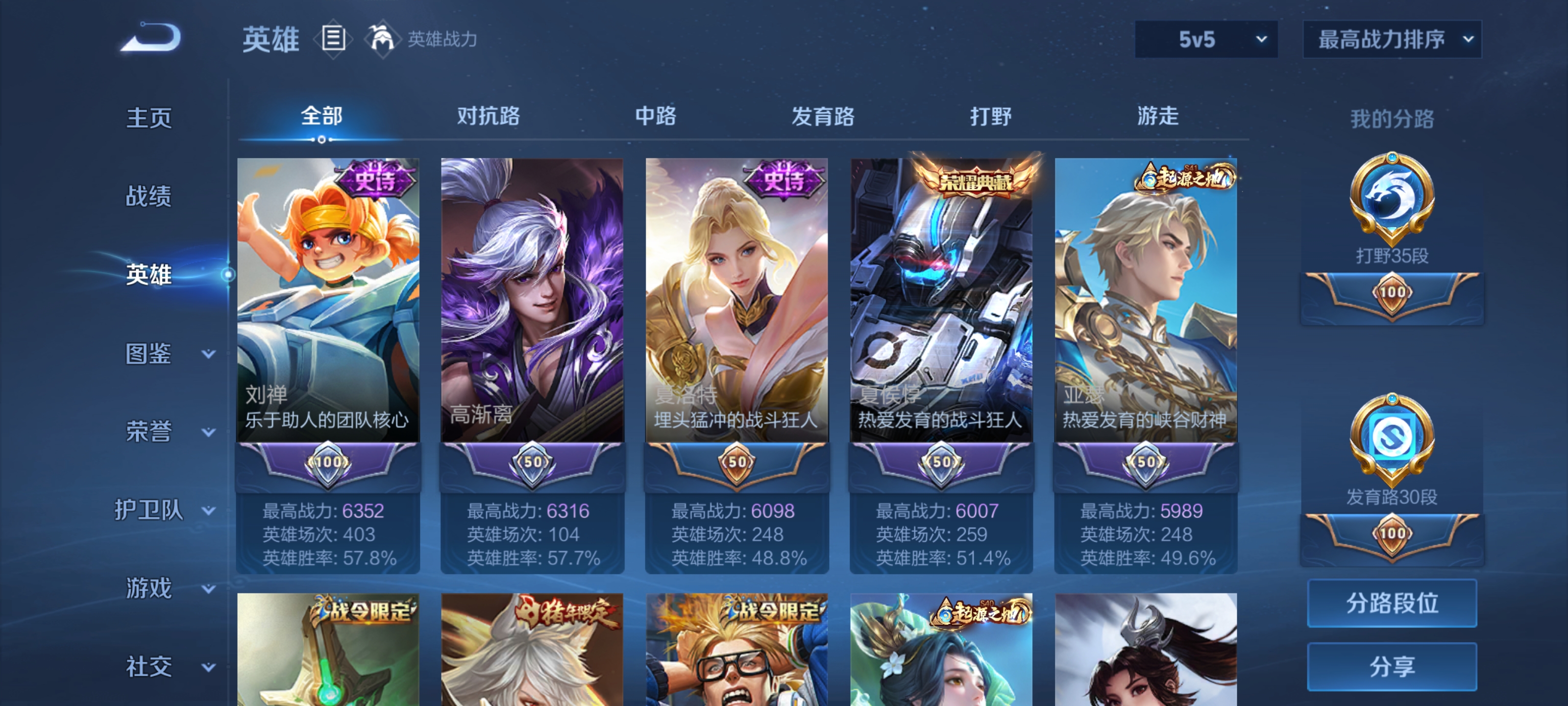
Task: Click the 分享 button
Action: (1394, 666)
